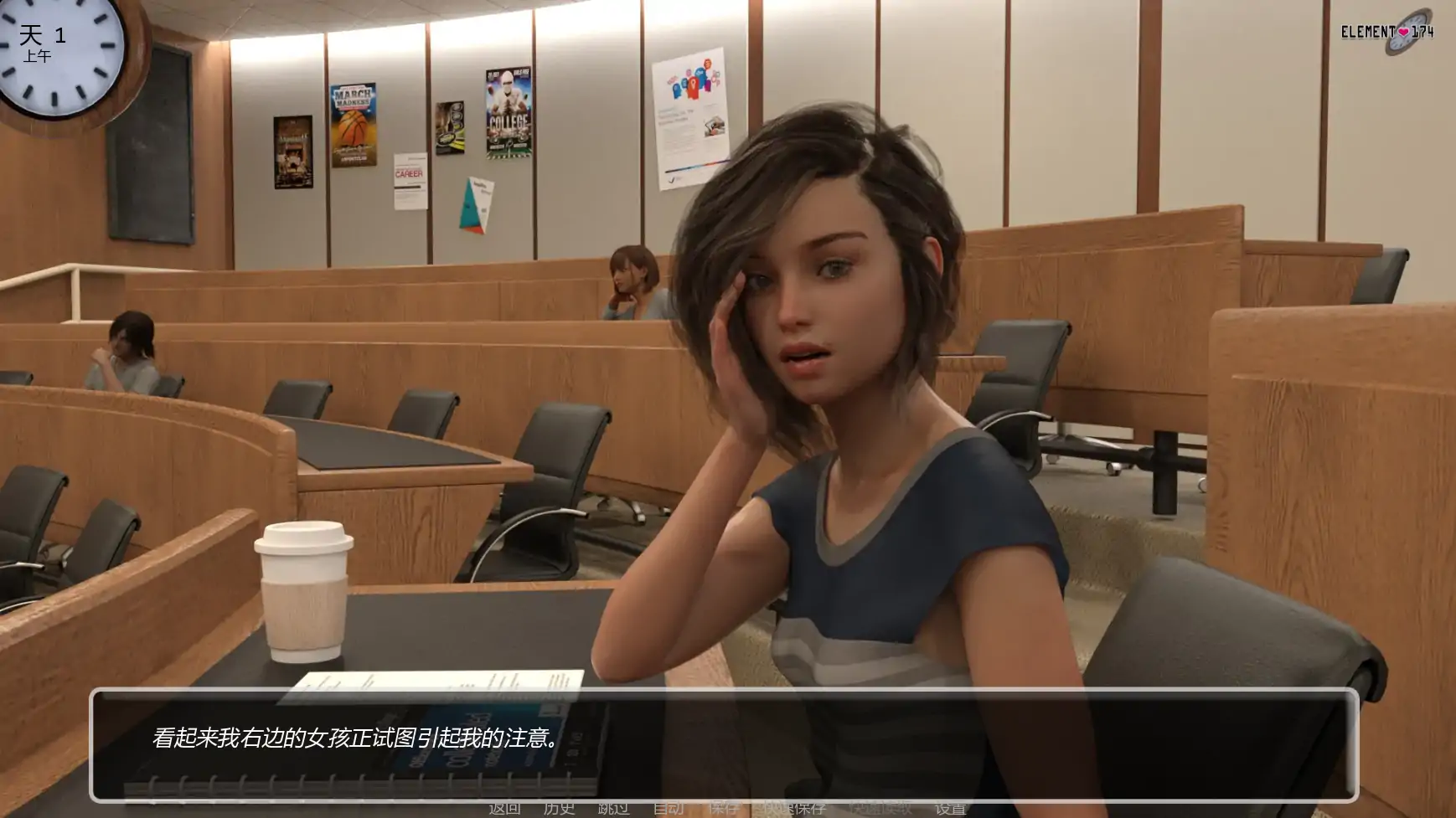The height and width of the screenshot is (818, 1456).
Task: Click 快速保存 to quick save
Action: tap(793, 808)
